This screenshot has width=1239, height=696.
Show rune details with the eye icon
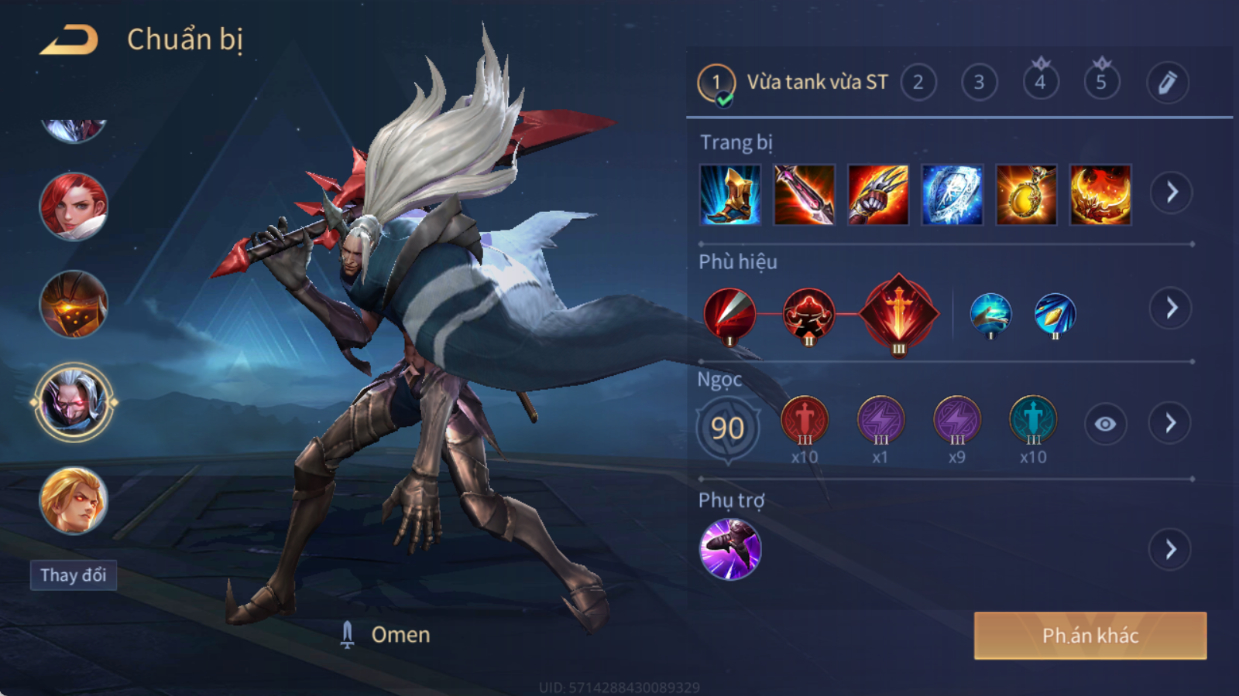tap(1104, 424)
